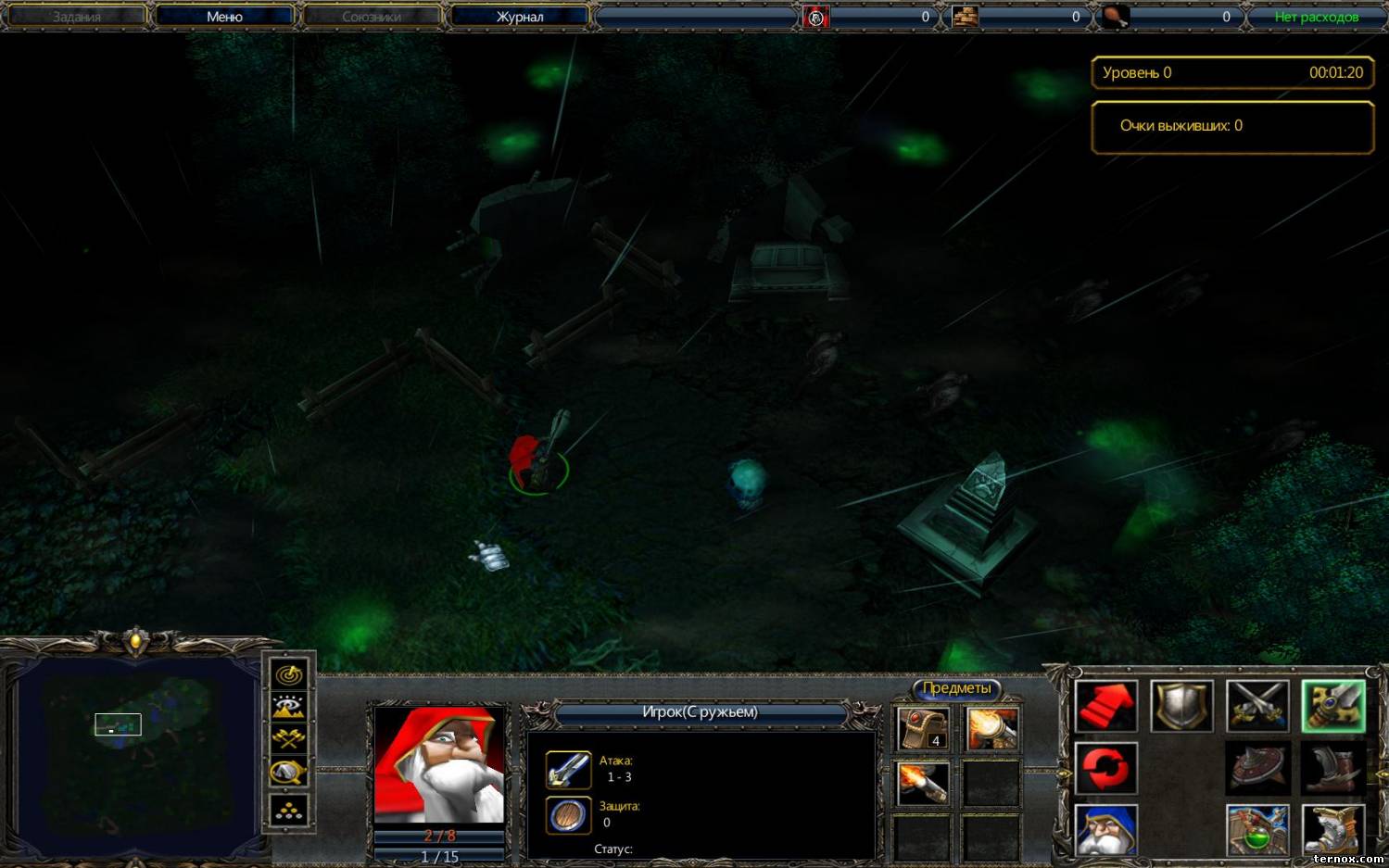Click the red-hooded hero portrait
This screenshot has width=1389, height=868.
[439, 765]
